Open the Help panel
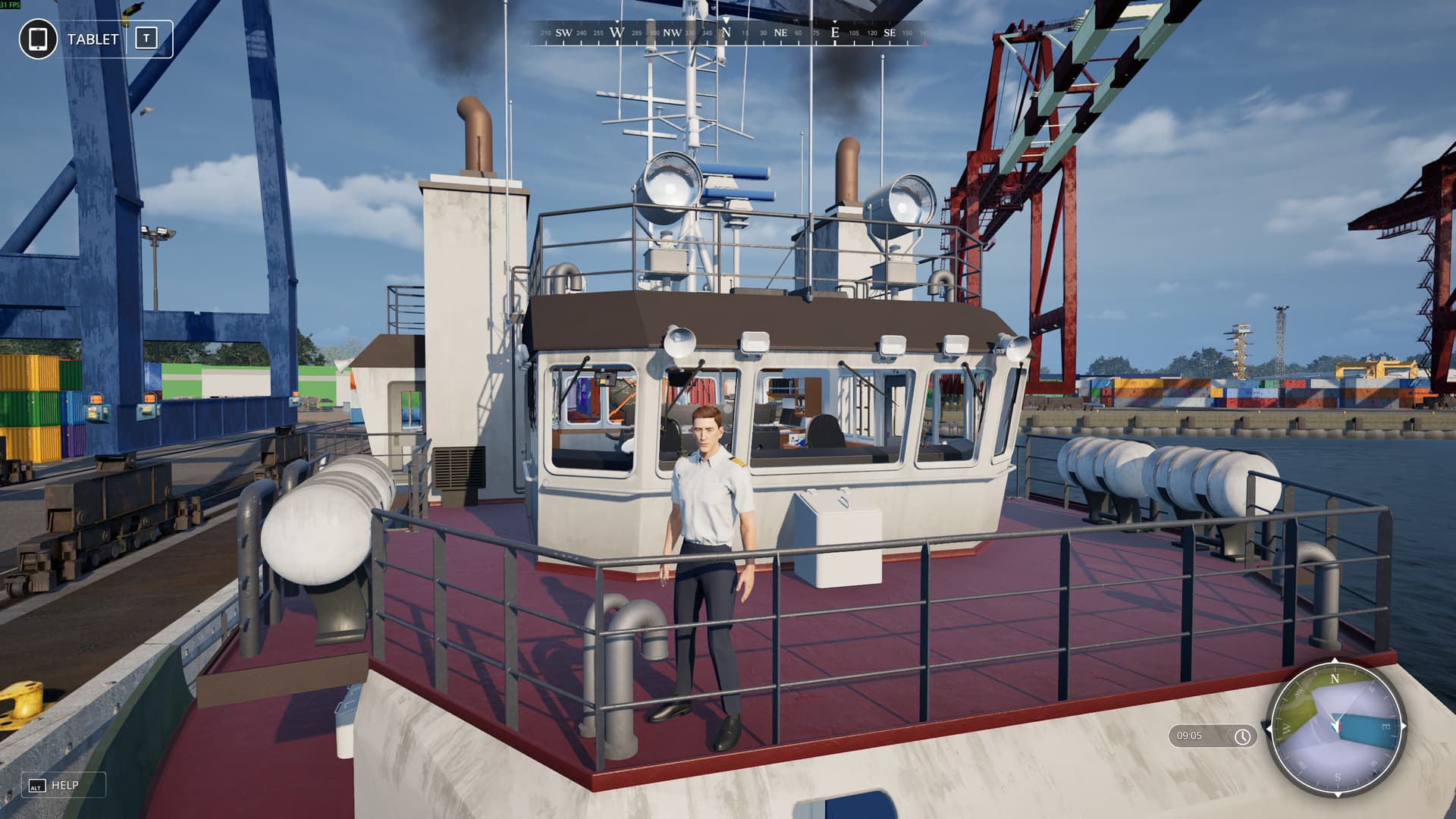The image size is (1456, 819). pyautogui.click(x=63, y=786)
